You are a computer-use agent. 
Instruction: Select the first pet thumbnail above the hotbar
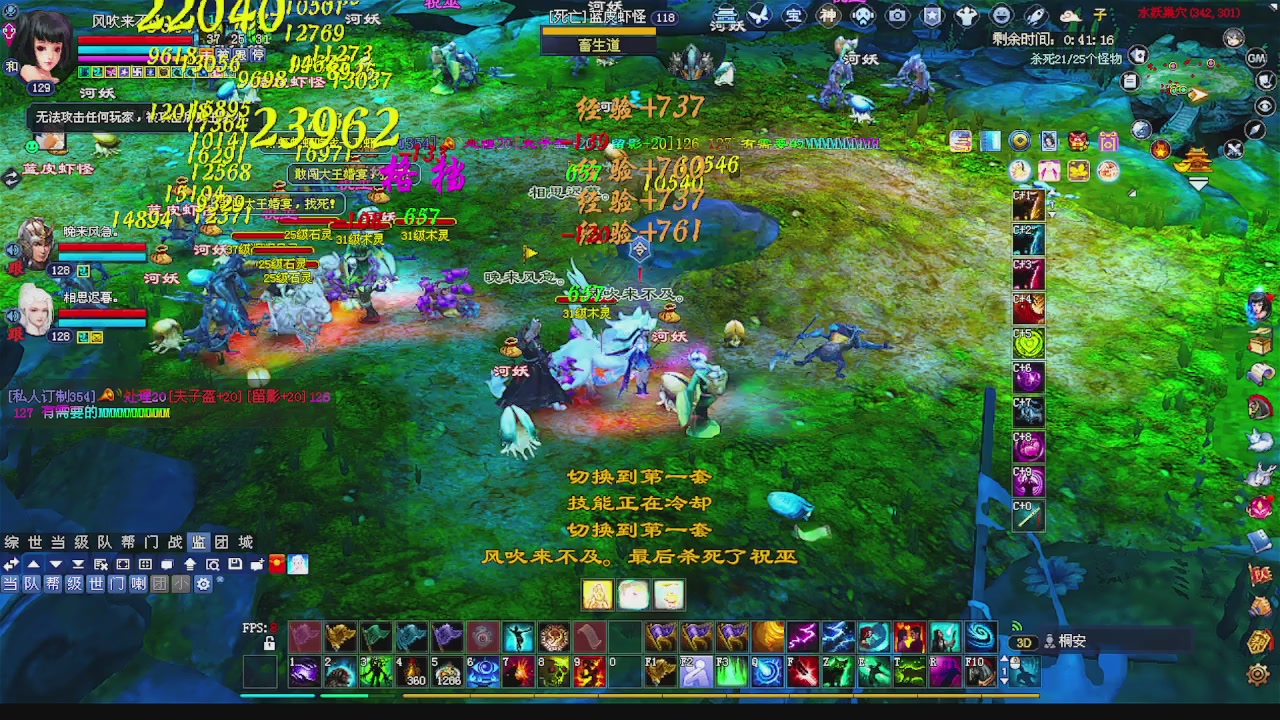click(x=596, y=594)
